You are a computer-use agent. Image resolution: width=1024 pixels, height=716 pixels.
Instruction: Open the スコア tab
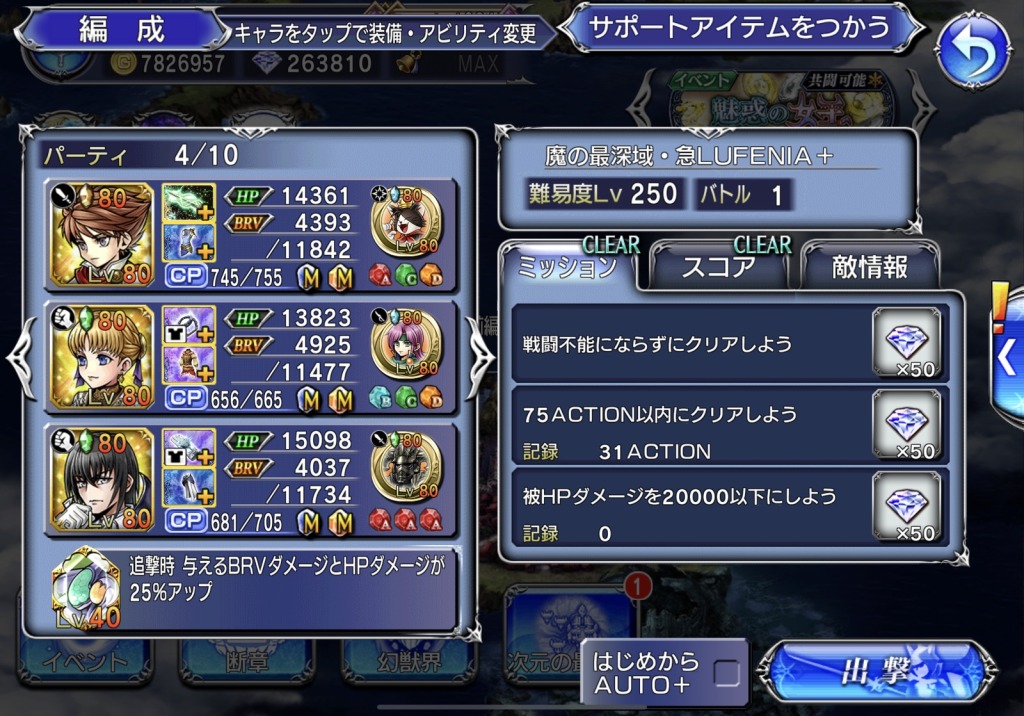pos(718,267)
